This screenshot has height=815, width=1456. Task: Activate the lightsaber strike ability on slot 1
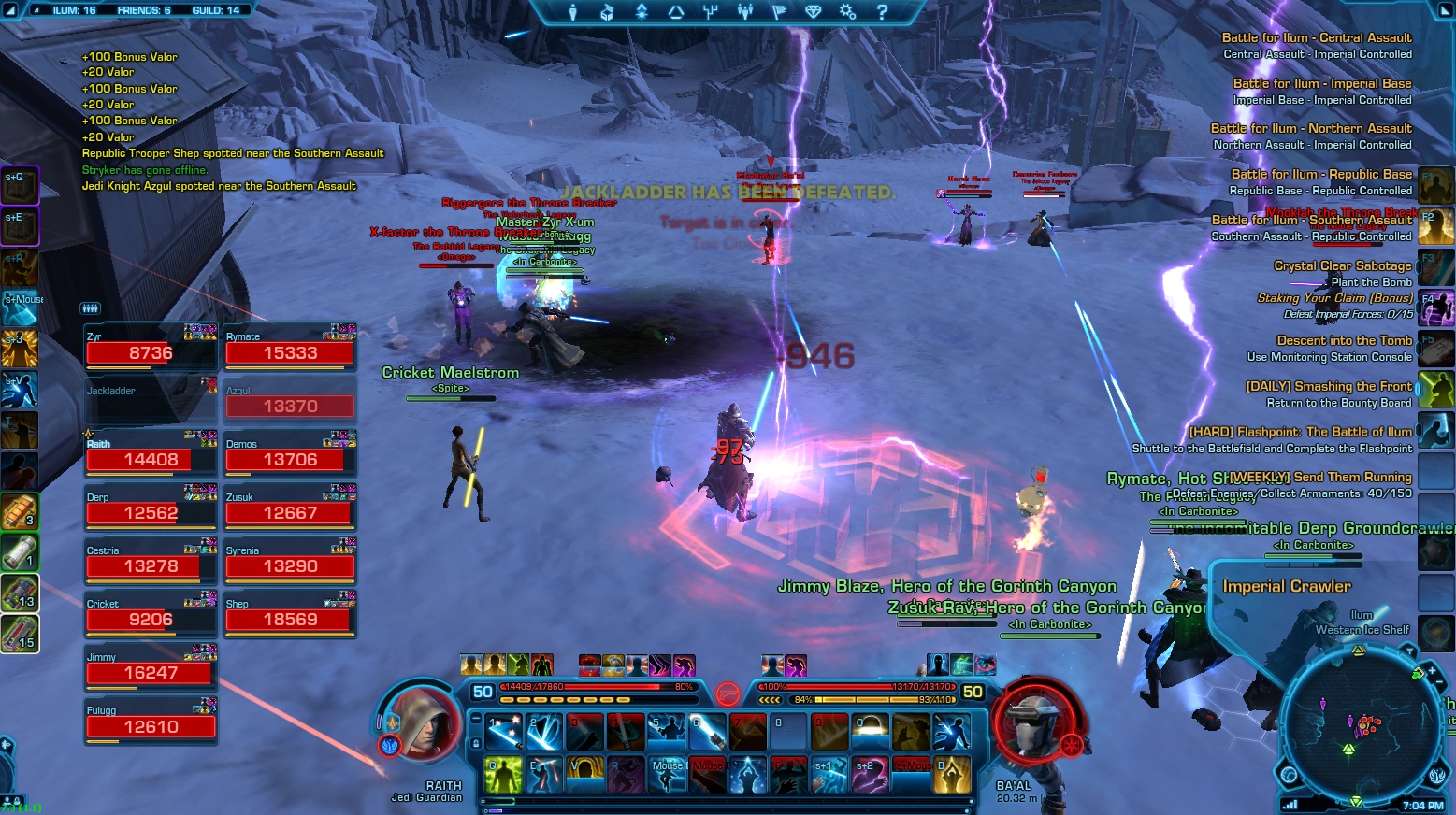tap(503, 733)
